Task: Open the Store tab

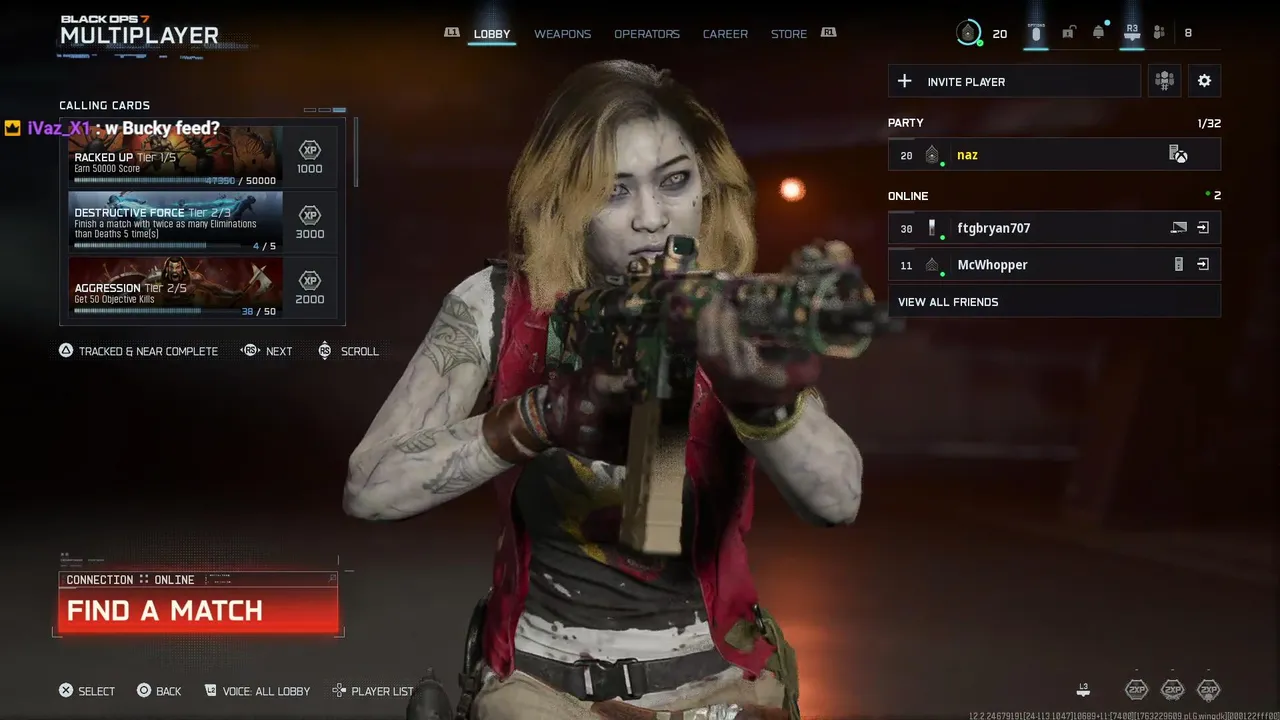Action: 789,34
